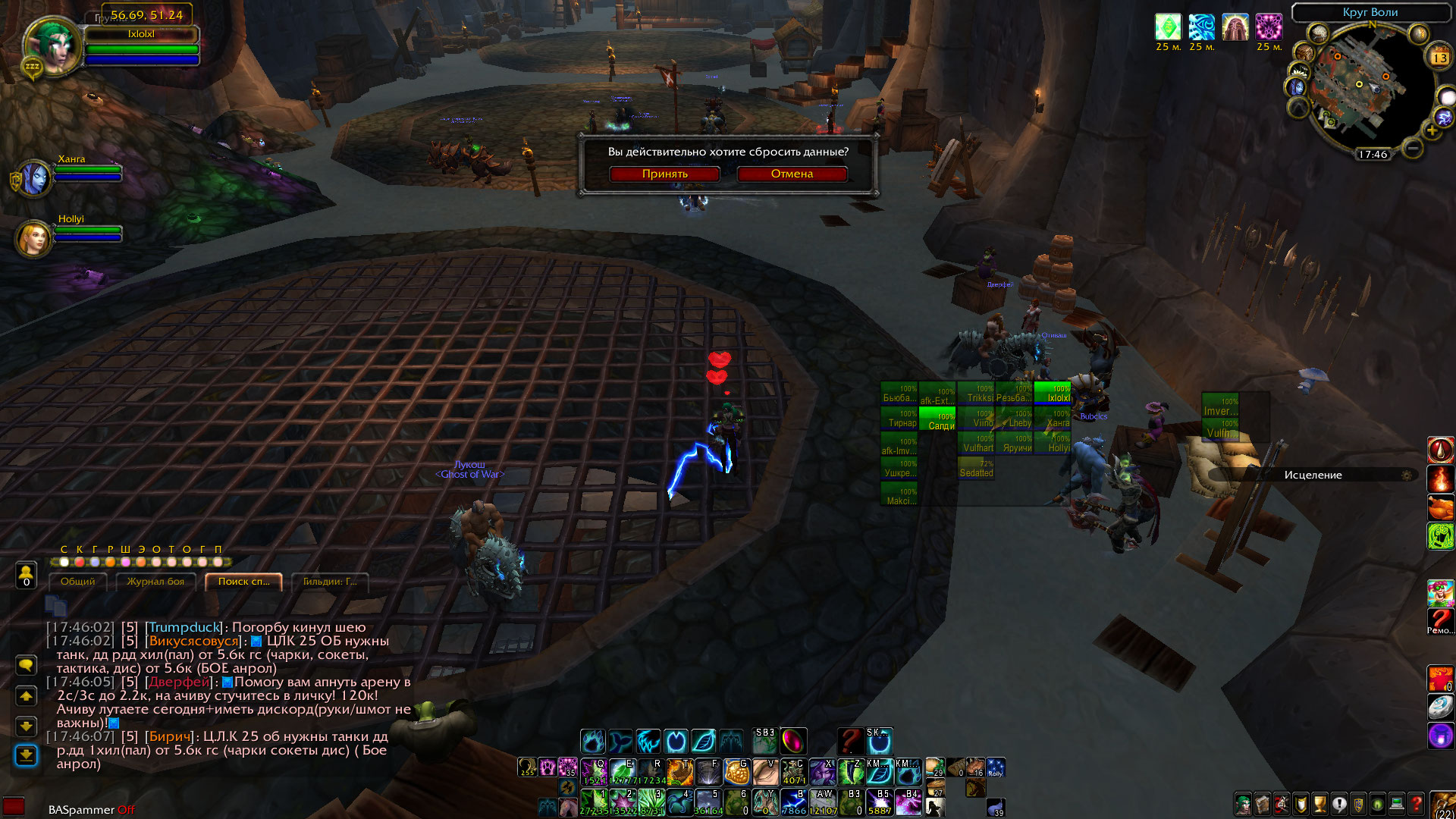Select party member Ханга's portrait
The image size is (1456, 819).
point(34,179)
